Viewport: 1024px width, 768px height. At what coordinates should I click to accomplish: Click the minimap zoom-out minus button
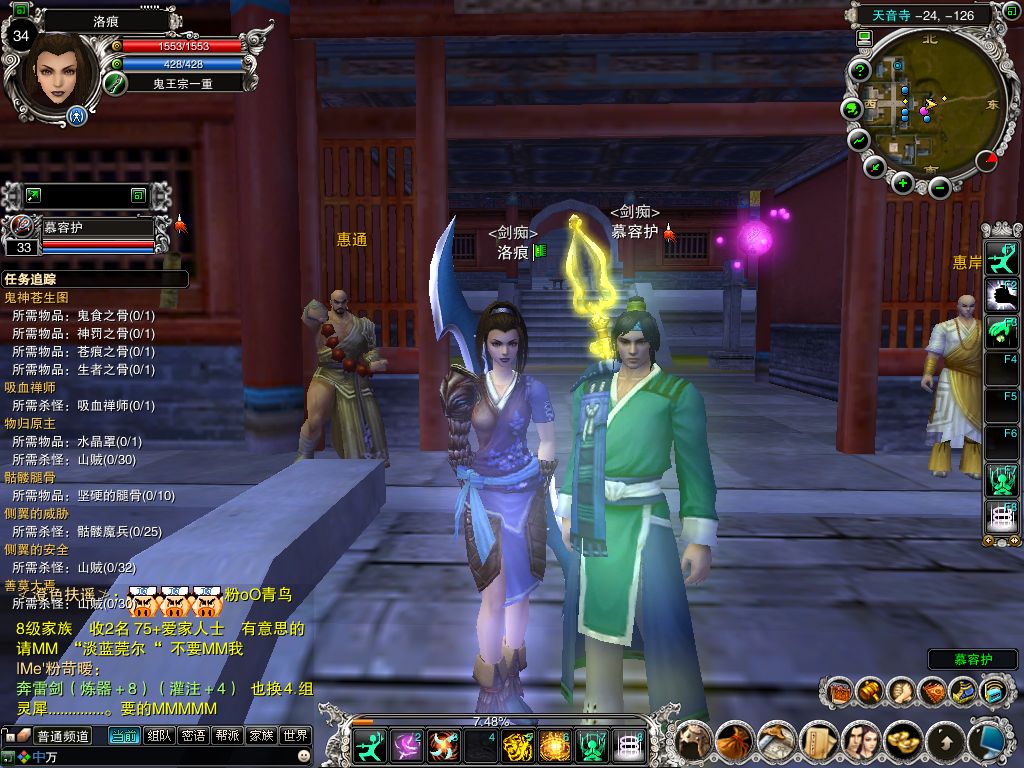tap(938, 186)
